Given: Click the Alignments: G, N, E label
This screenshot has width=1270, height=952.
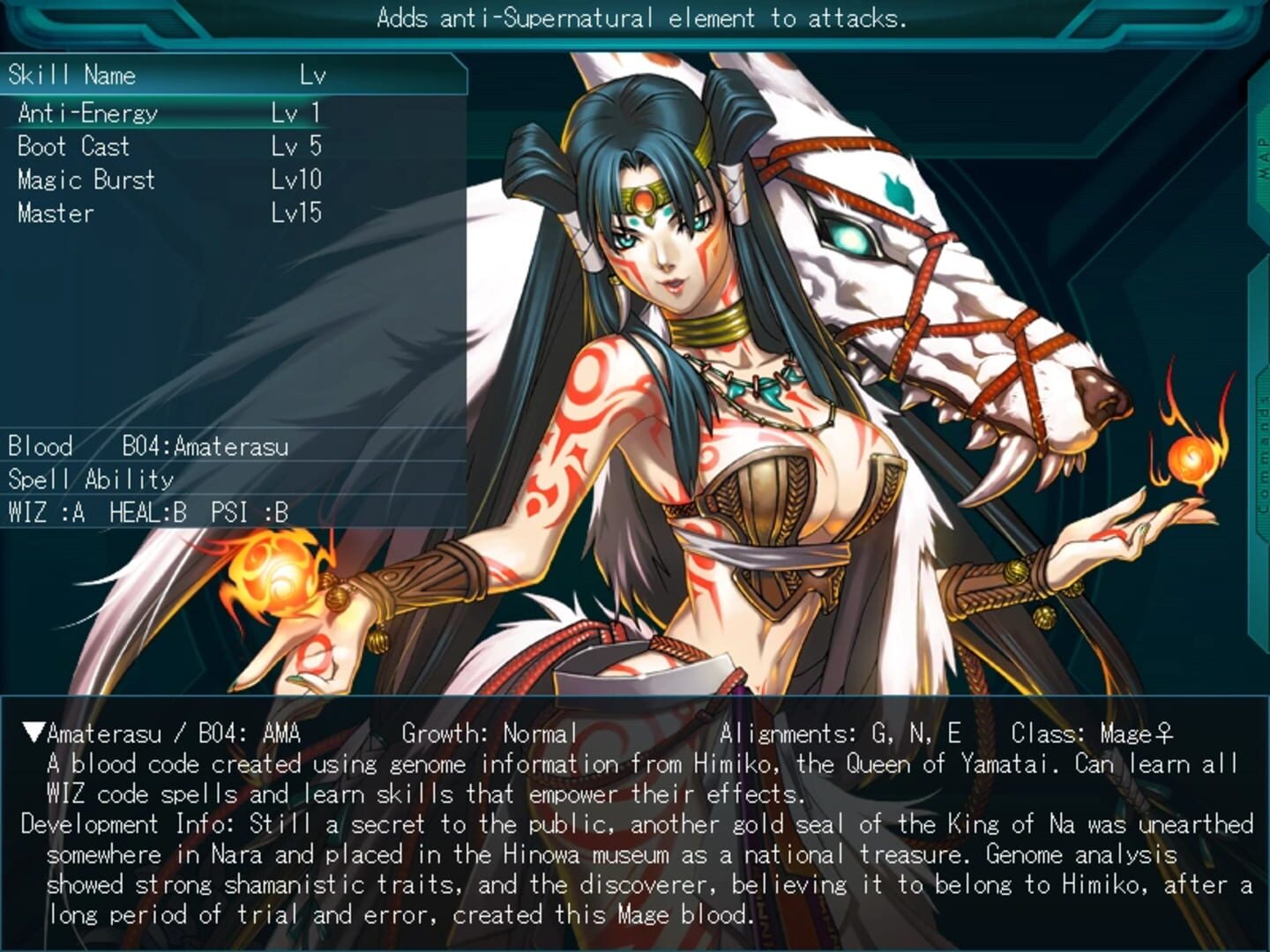Looking at the screenshot, I should (x=841, y=731).
